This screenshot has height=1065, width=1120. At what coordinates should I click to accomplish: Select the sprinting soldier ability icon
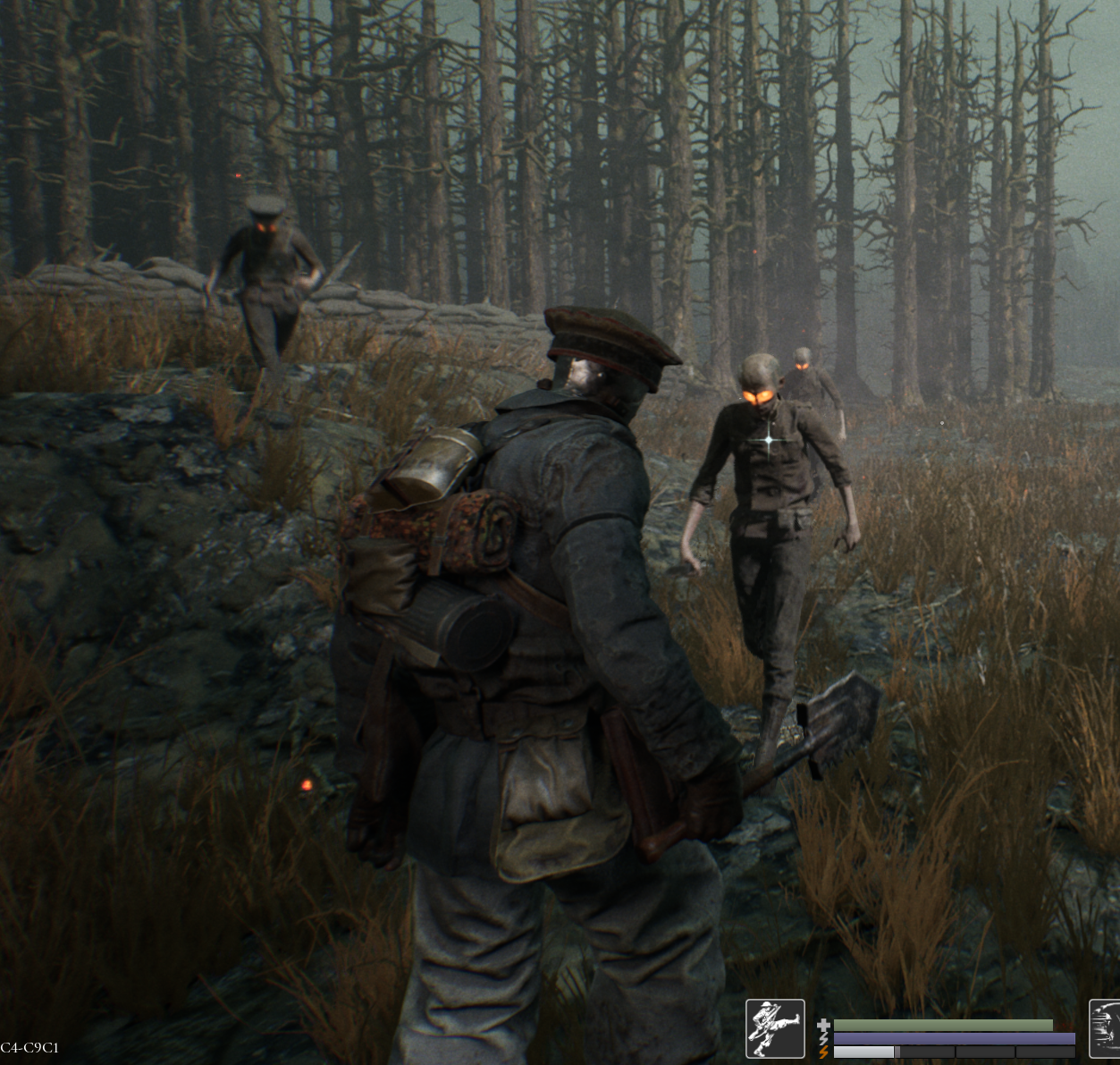pyautogui.click(x=1106, y=1029)
